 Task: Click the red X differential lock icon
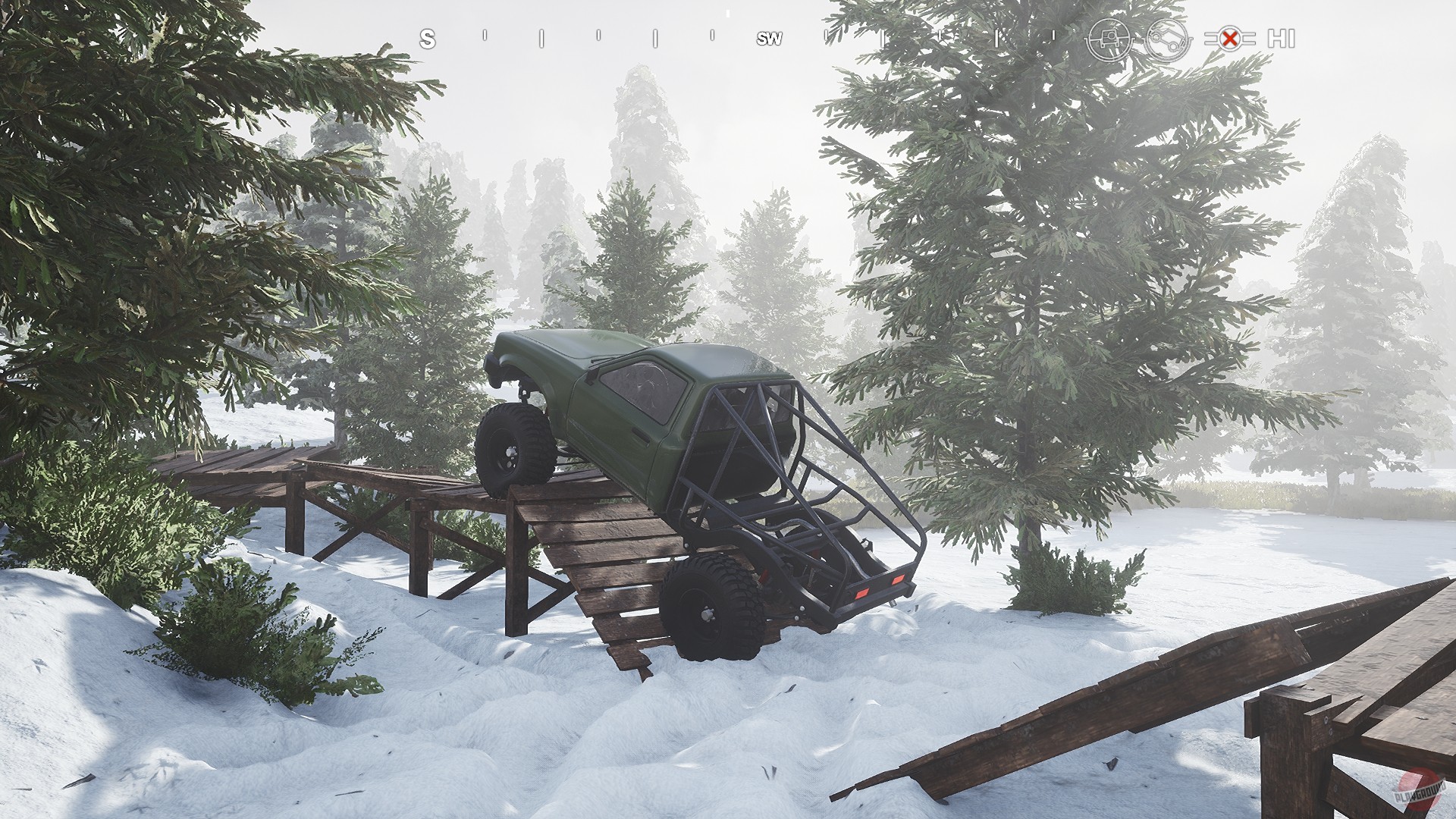(x=1231, y=37)
